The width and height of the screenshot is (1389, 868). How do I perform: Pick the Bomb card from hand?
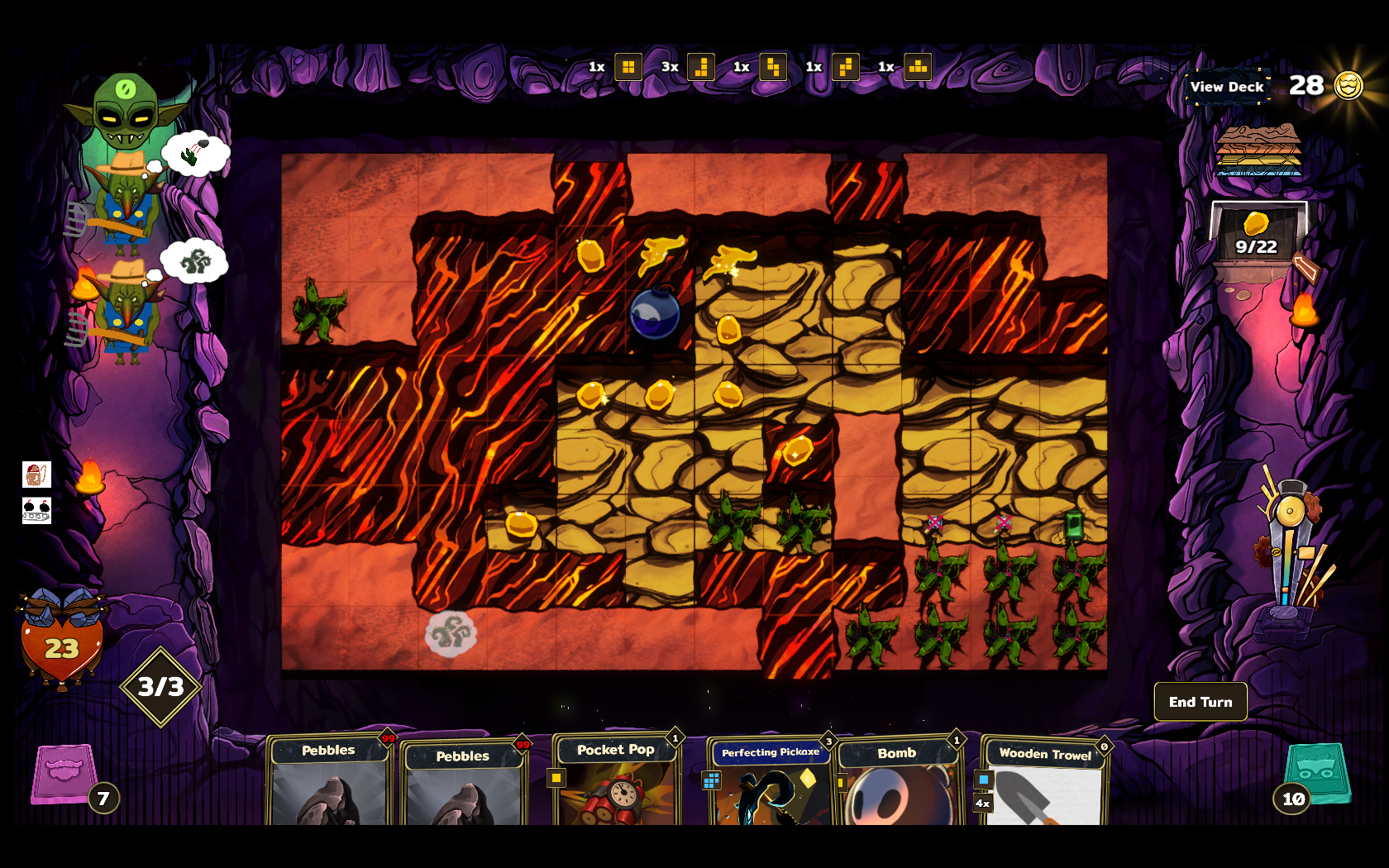(897, 781)
